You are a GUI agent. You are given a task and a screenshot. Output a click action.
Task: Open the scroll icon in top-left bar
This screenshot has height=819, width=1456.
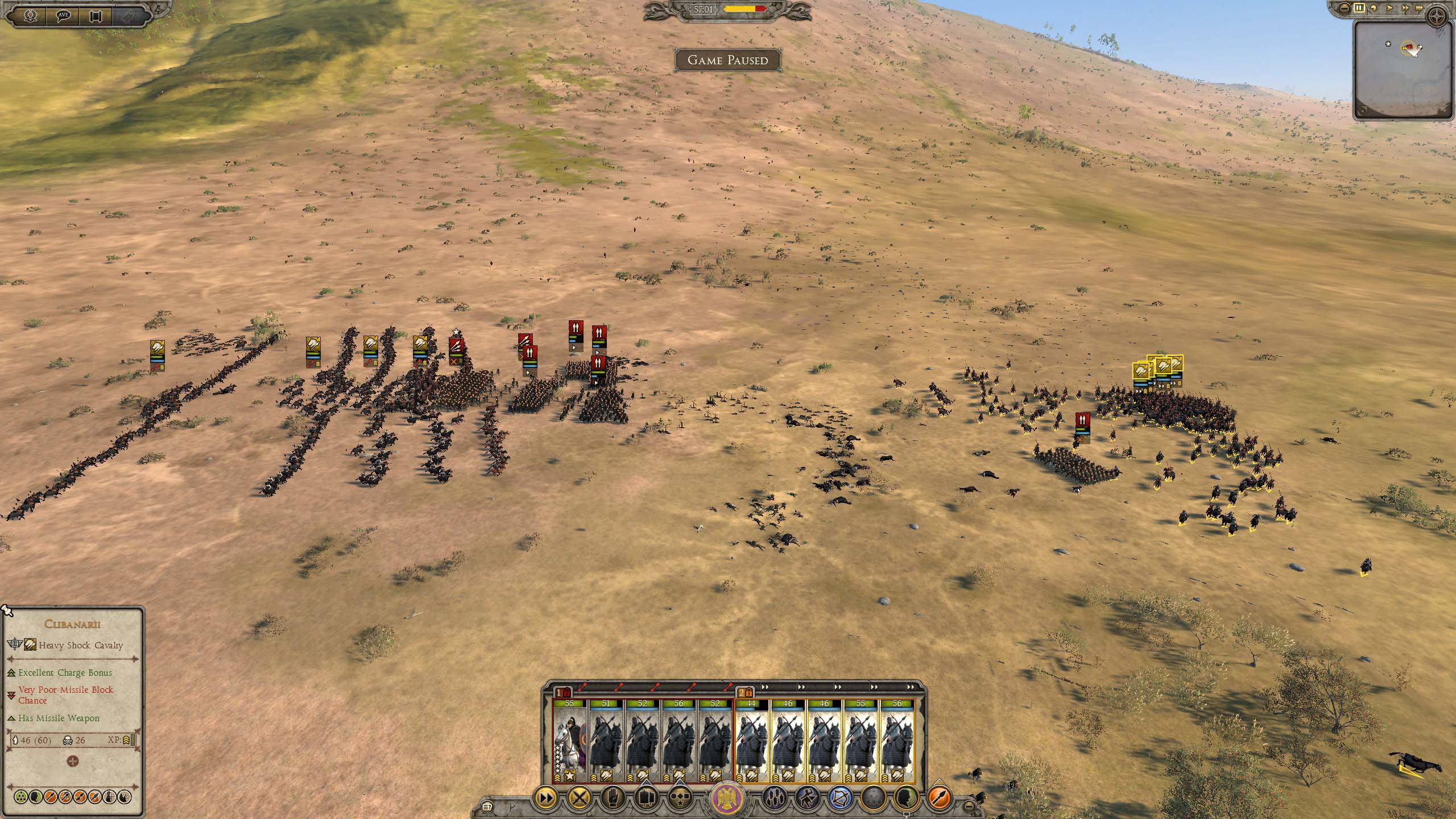tap(97, 15)
